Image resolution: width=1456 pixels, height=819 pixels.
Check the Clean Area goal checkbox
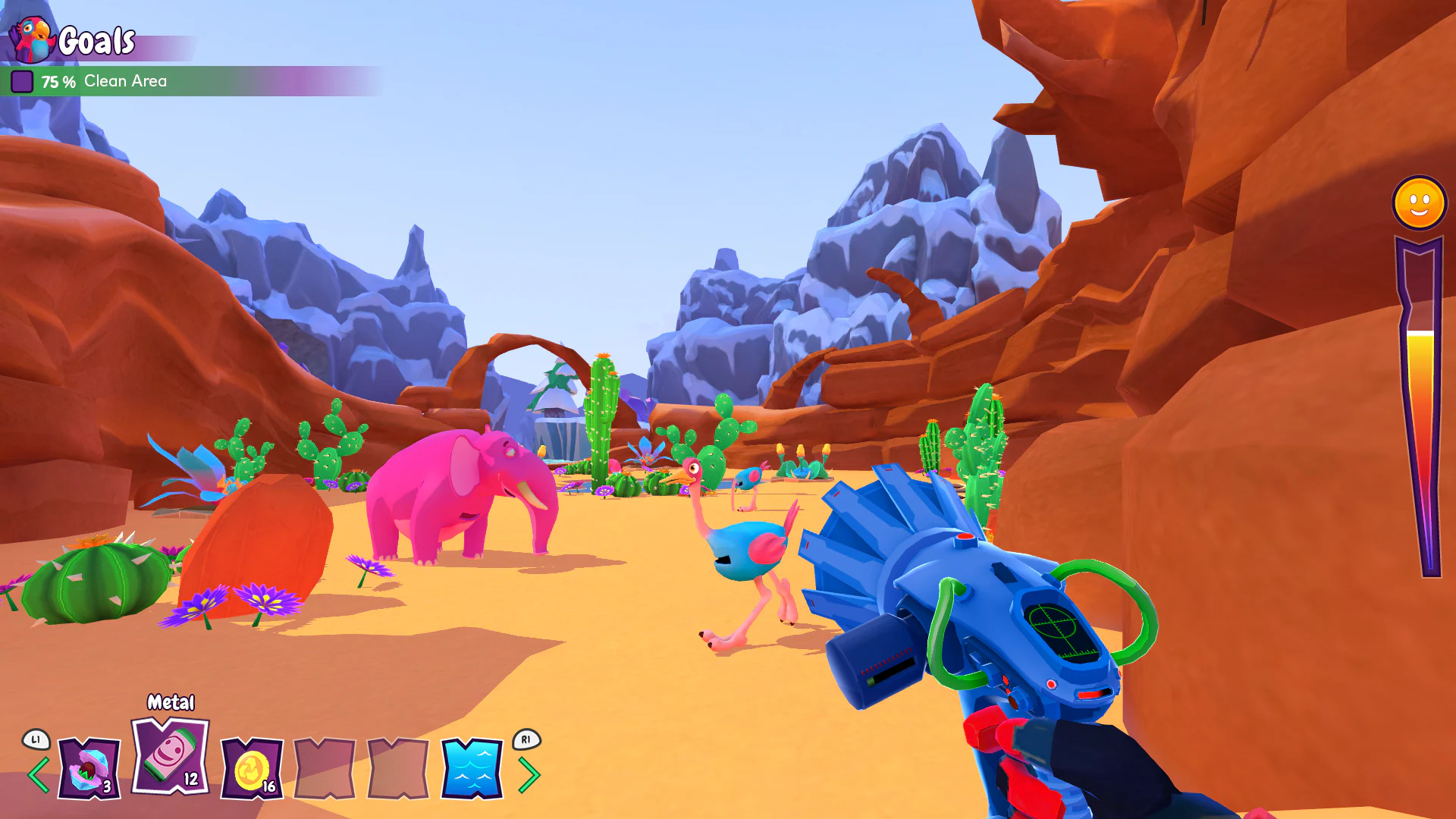(x=23, y=80)
